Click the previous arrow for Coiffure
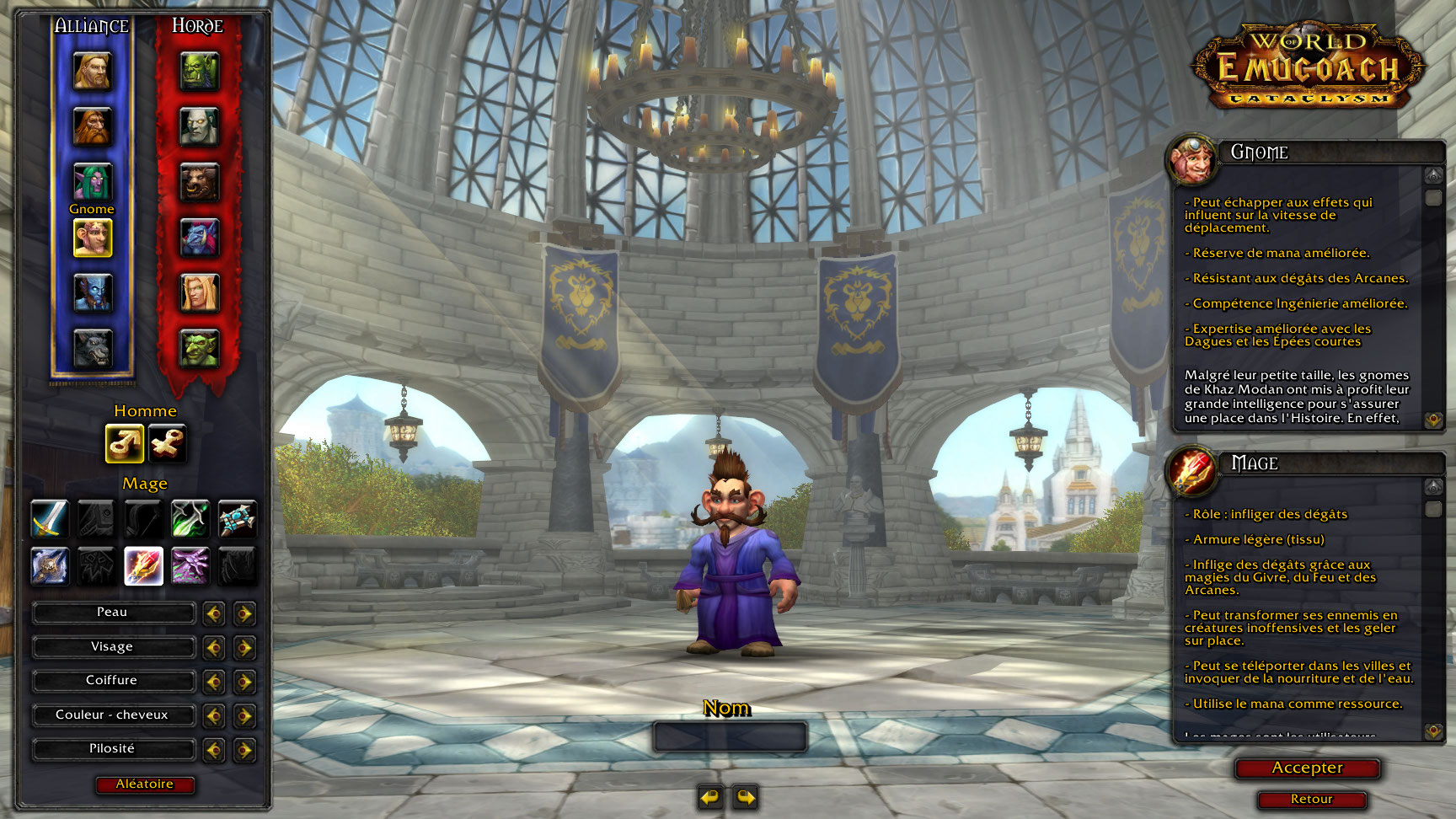1456x819 pixels. (214, 681)
